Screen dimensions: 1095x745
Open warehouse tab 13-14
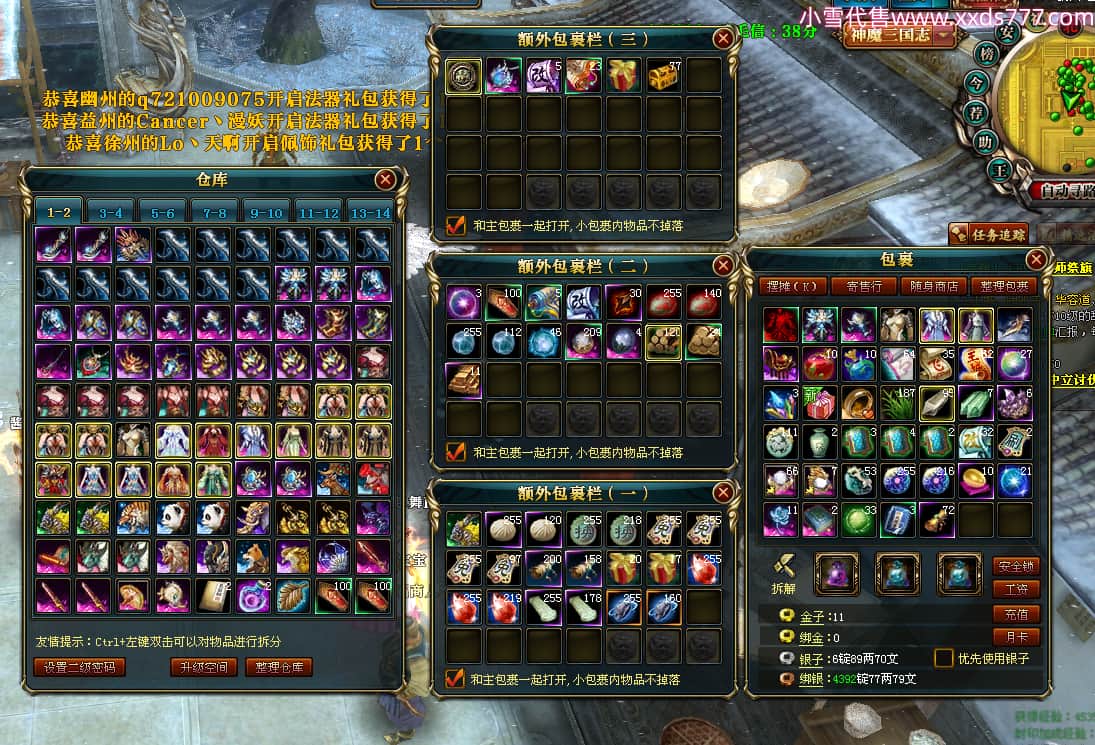tap(371, 213)
